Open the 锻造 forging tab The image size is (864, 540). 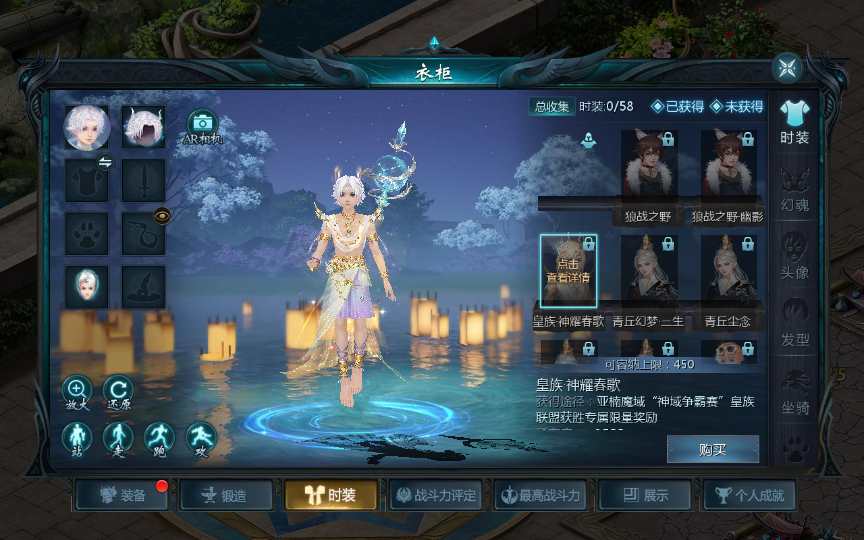pos(224,495)
